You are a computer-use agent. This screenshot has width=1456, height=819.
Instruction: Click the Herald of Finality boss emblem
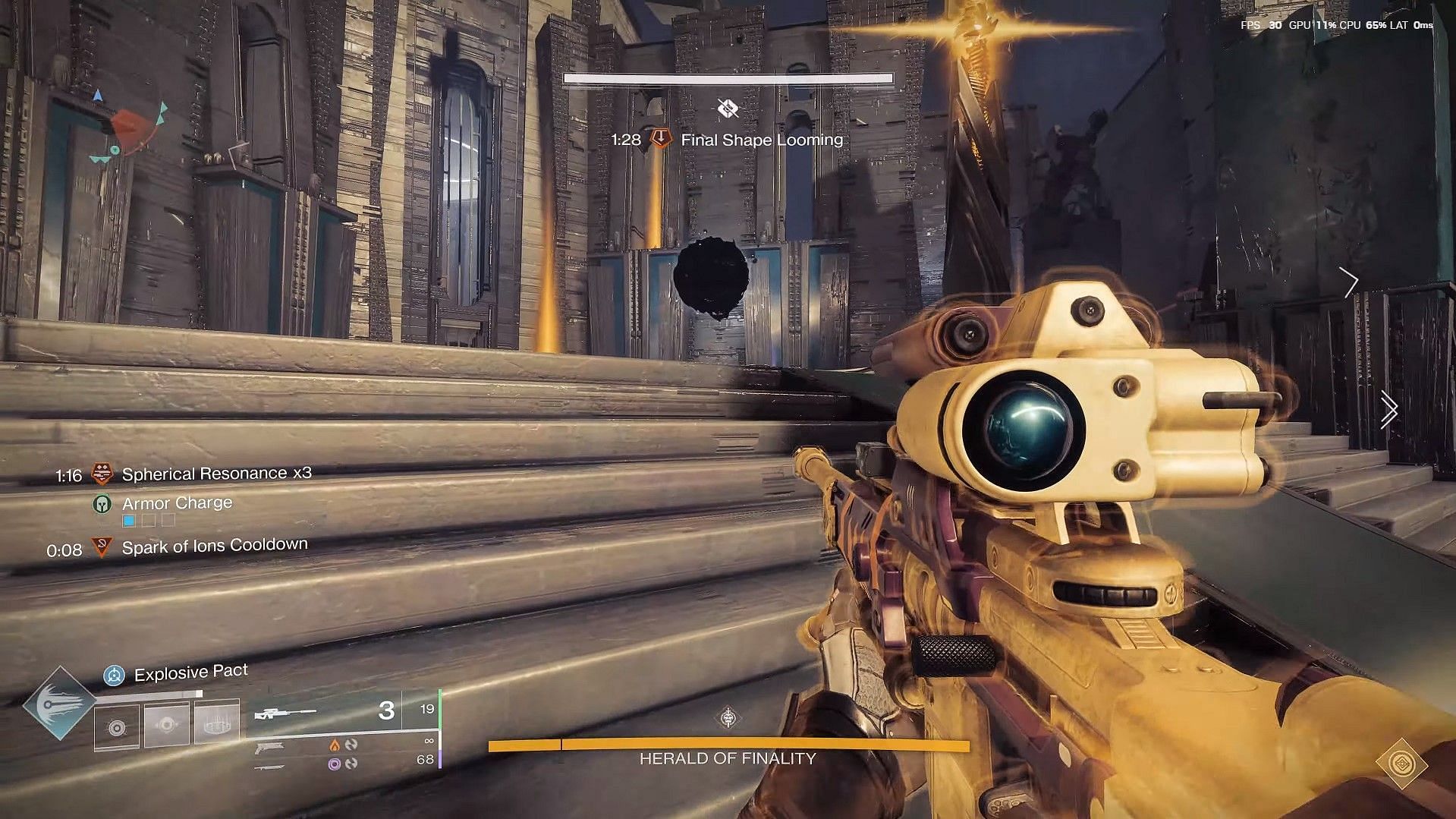[728, 717]
